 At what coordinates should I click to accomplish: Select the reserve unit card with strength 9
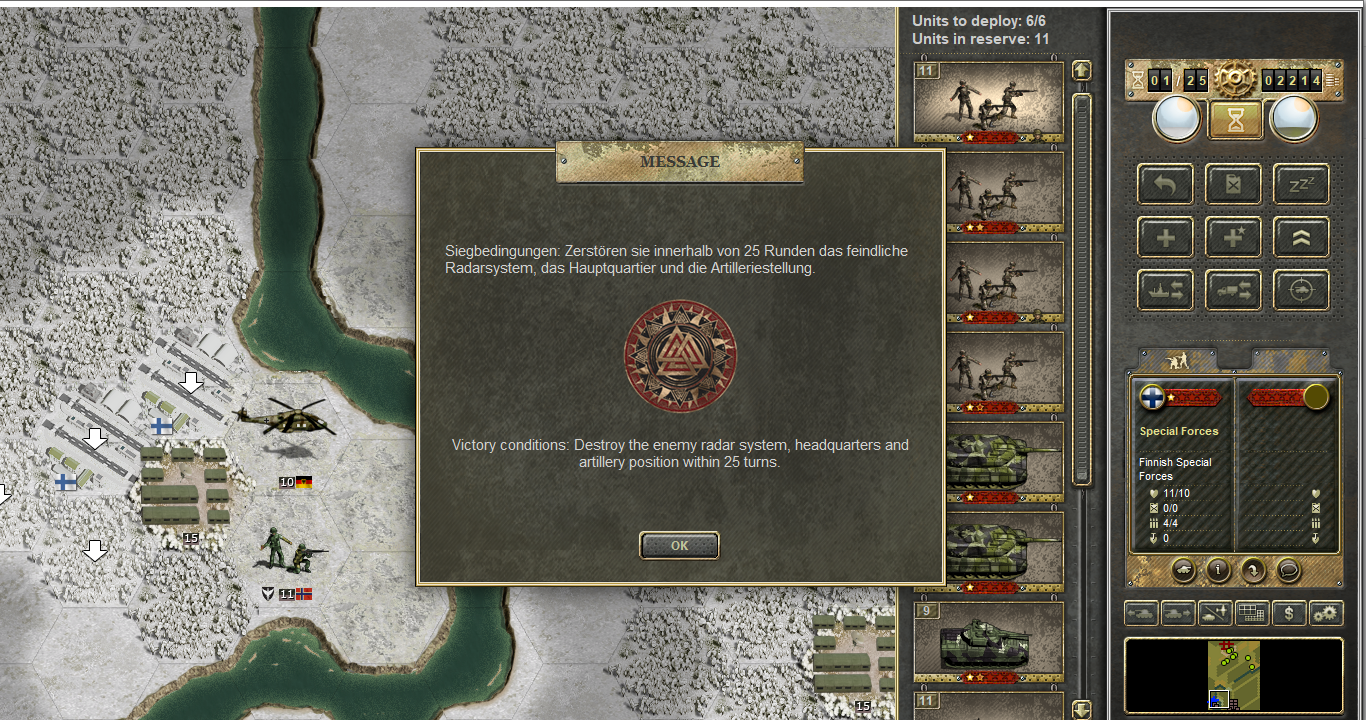(x=988, y=641)
